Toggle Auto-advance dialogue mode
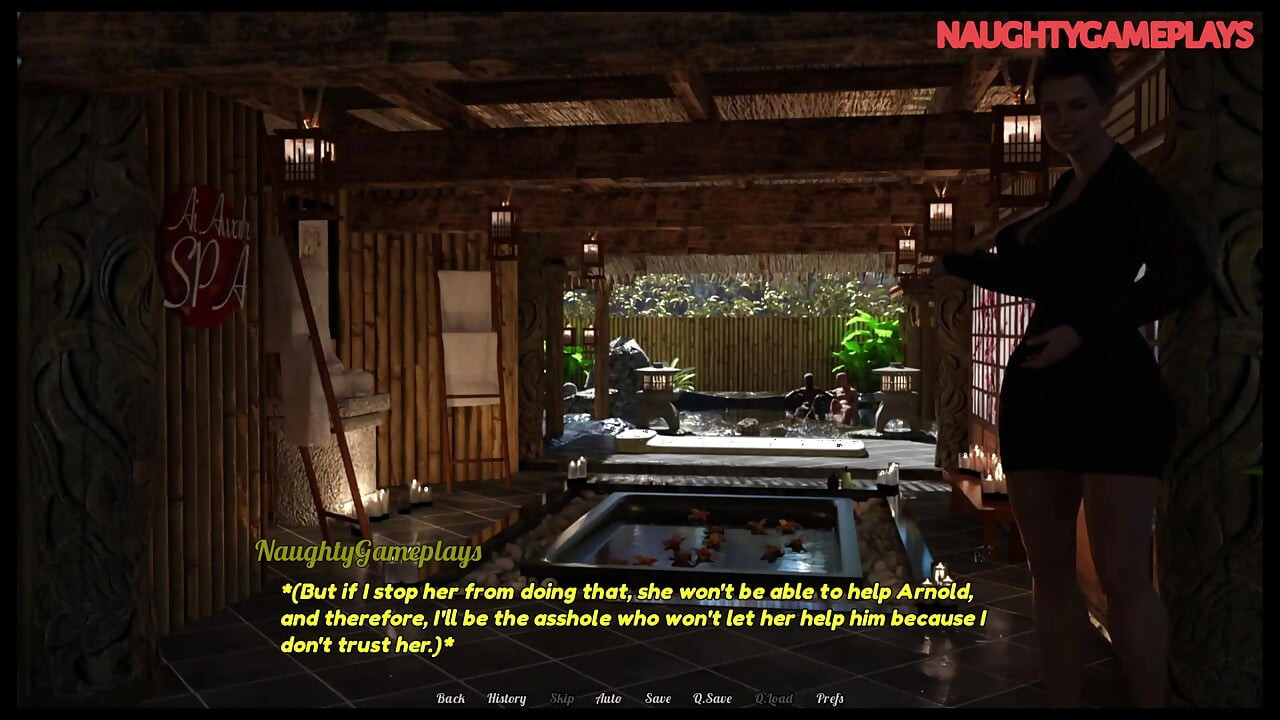 607,699
